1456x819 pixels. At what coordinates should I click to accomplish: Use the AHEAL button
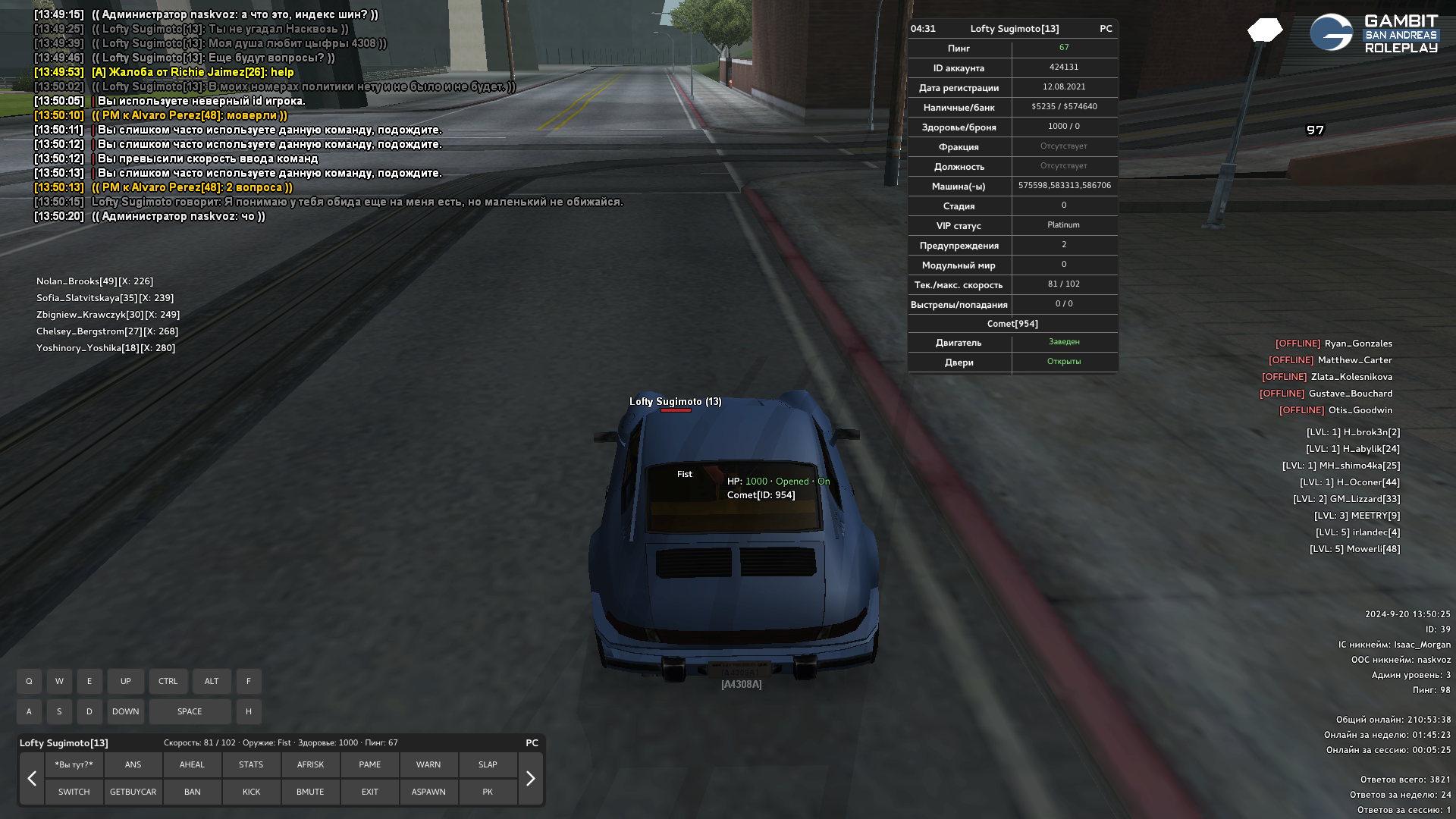click(x=192, y=764)
